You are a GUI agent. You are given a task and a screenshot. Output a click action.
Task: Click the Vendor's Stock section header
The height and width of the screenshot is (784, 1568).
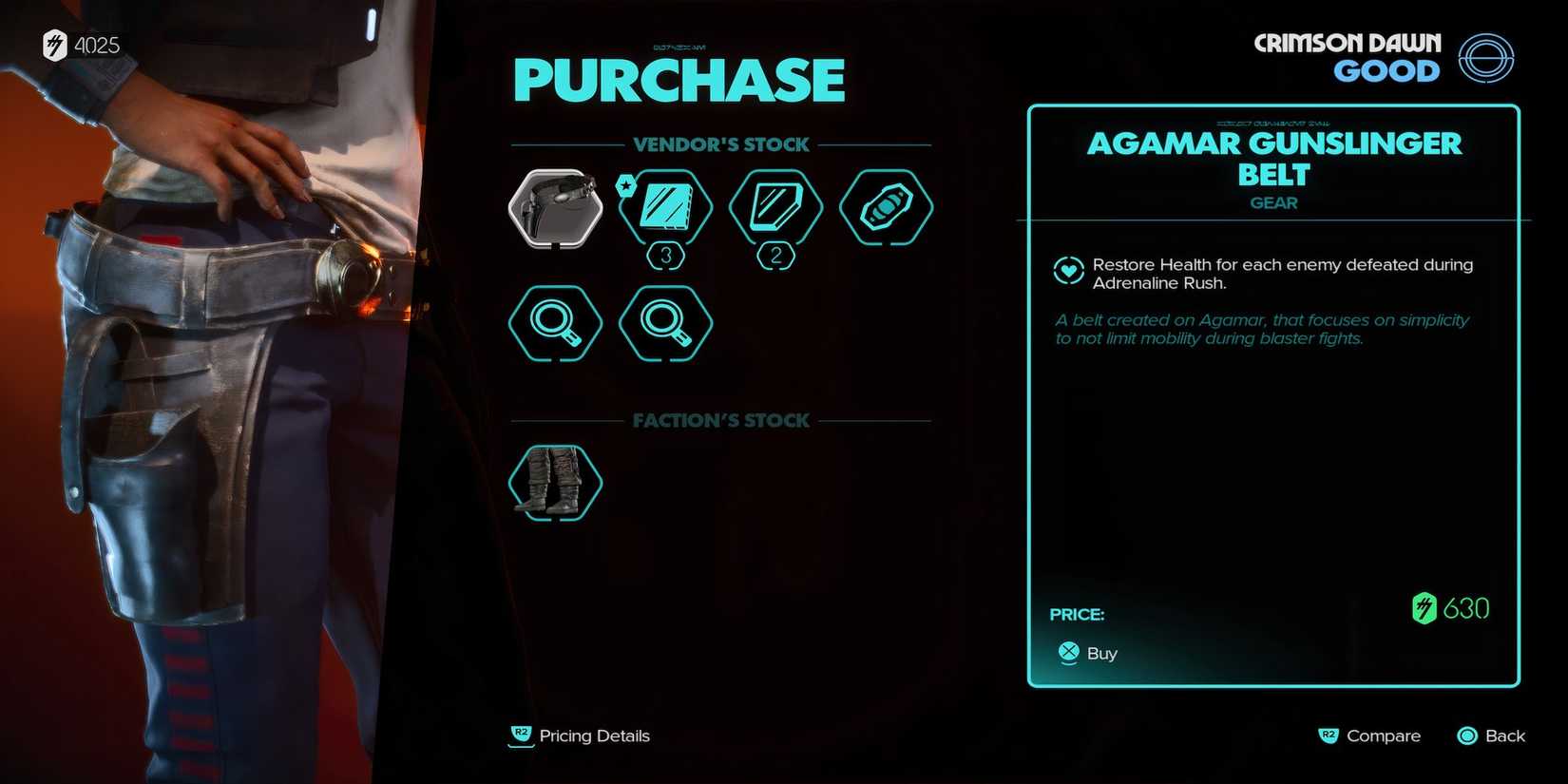[x=720, y=143]
